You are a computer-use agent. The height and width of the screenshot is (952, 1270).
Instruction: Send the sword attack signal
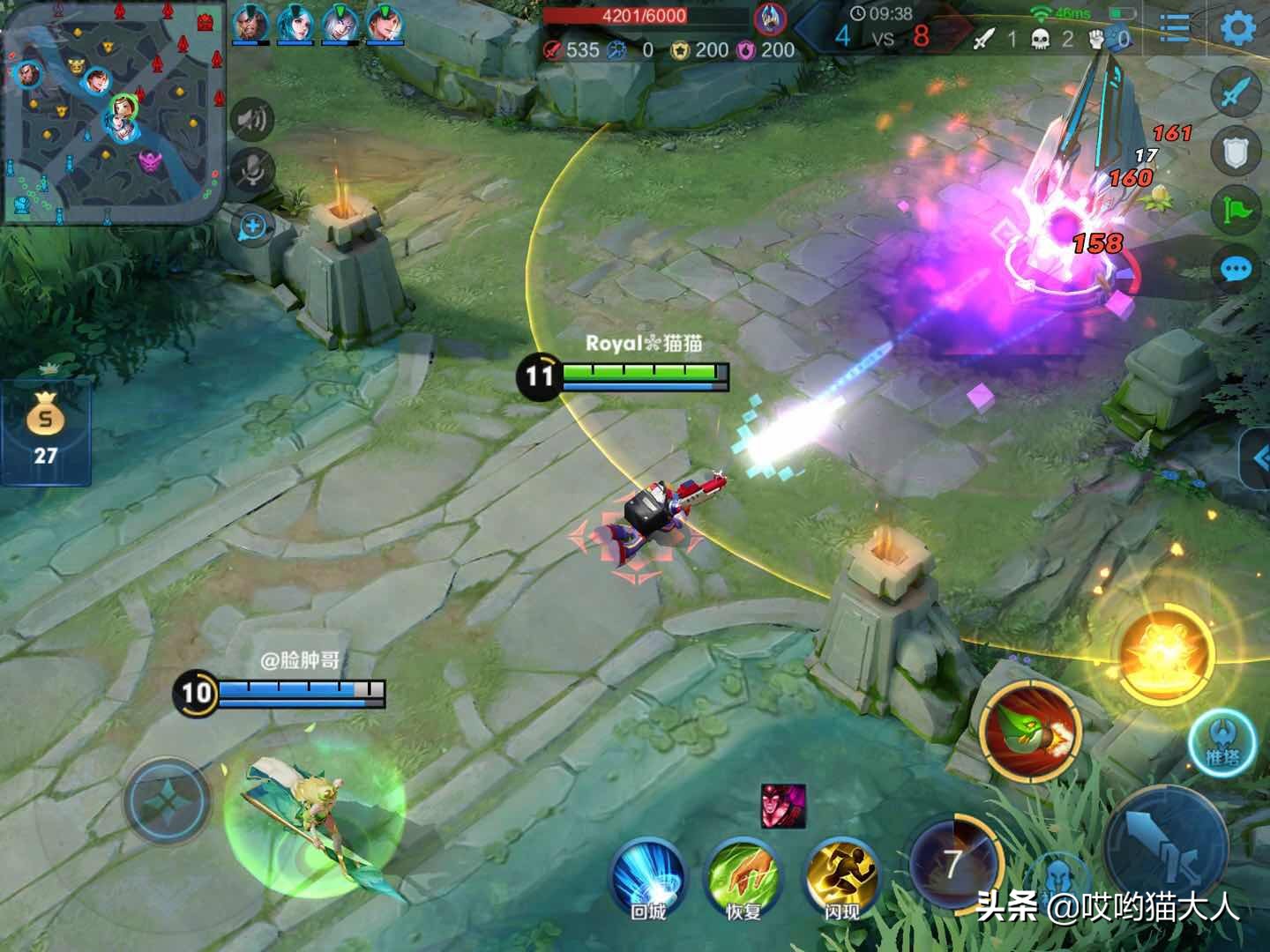(x=1236, y=92)
